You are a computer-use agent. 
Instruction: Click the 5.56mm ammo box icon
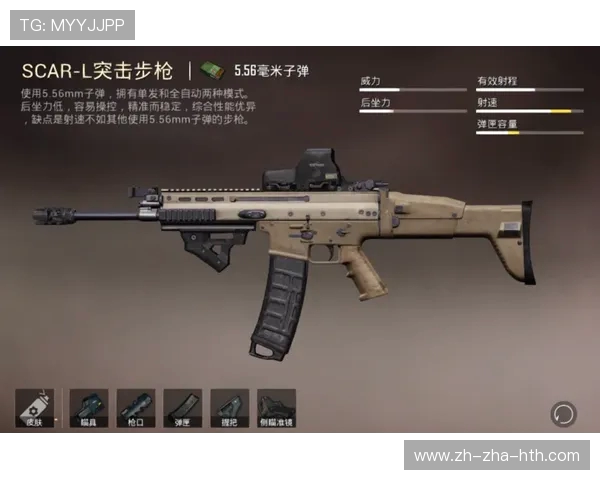coord(211,70)
